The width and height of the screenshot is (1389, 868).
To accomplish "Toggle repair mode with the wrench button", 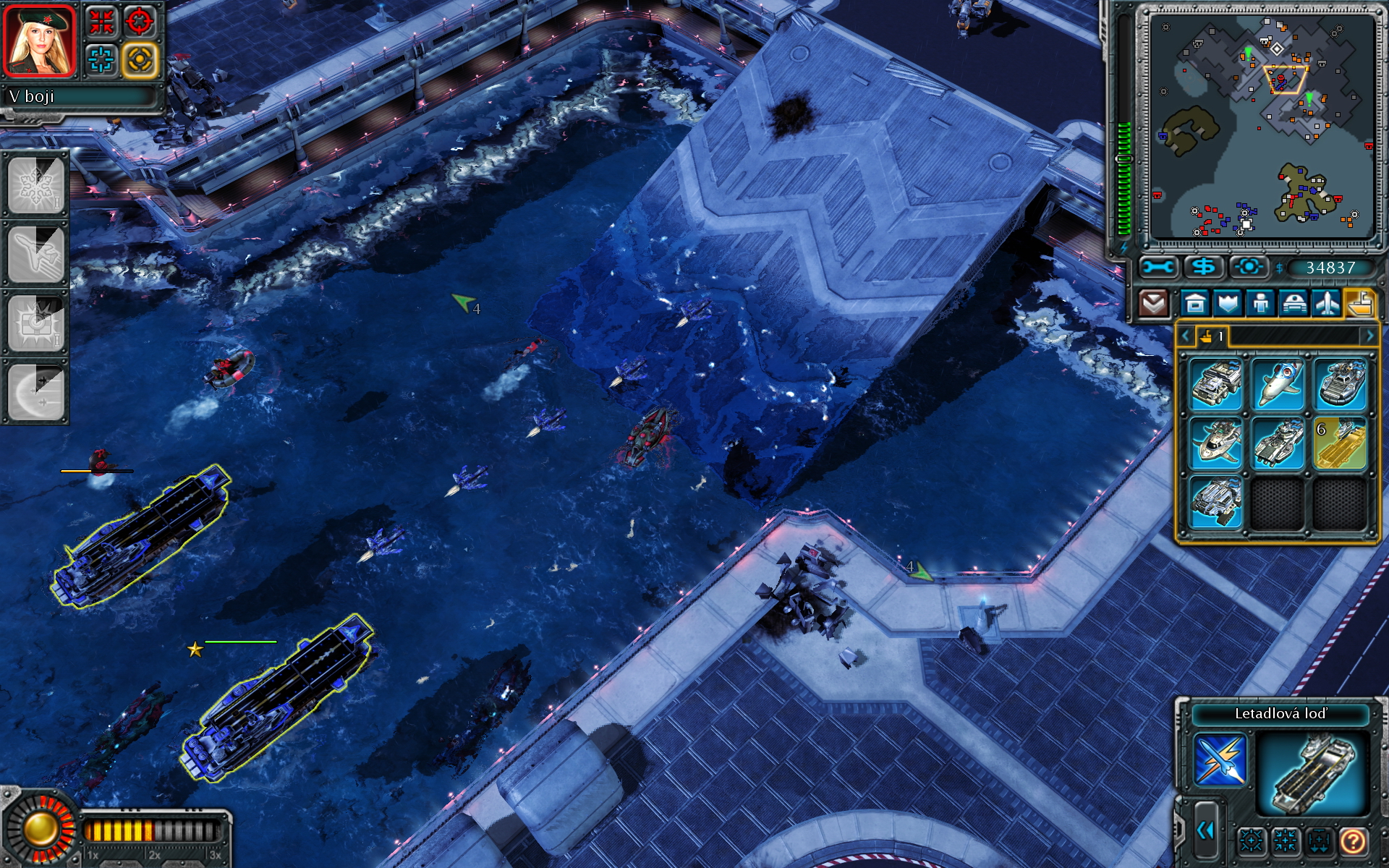I will pyautogui.click(x=1157, y=268).
